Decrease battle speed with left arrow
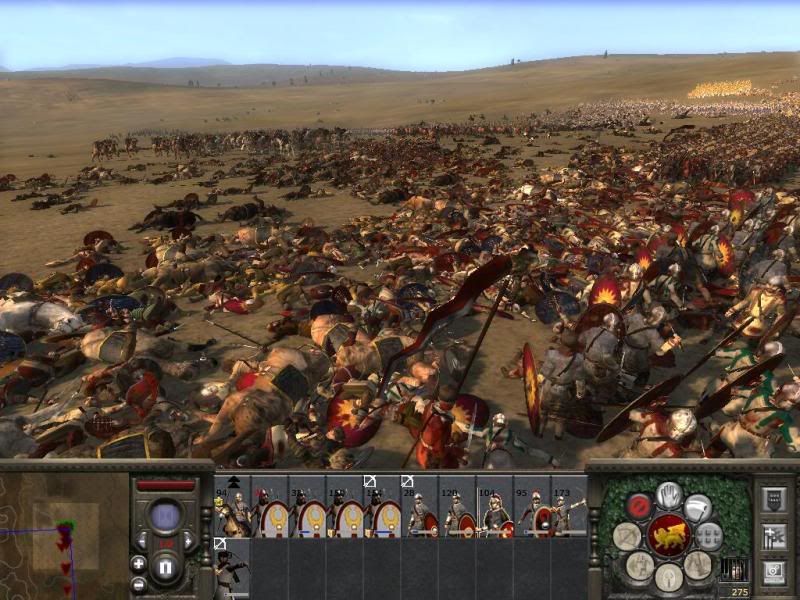Screen dimensions: 800x600 click(142, 541)
